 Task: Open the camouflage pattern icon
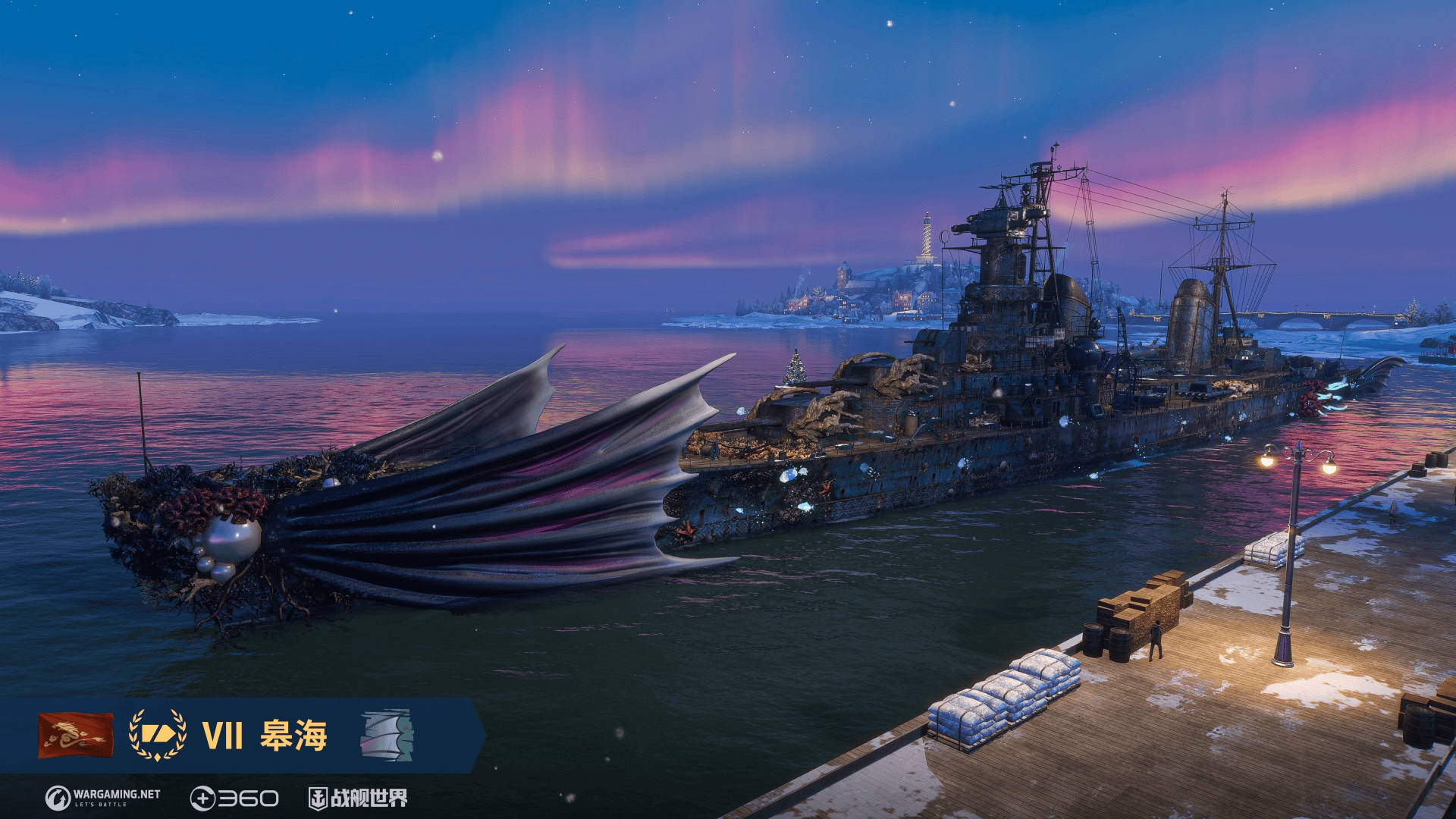(x=387, y=735)
